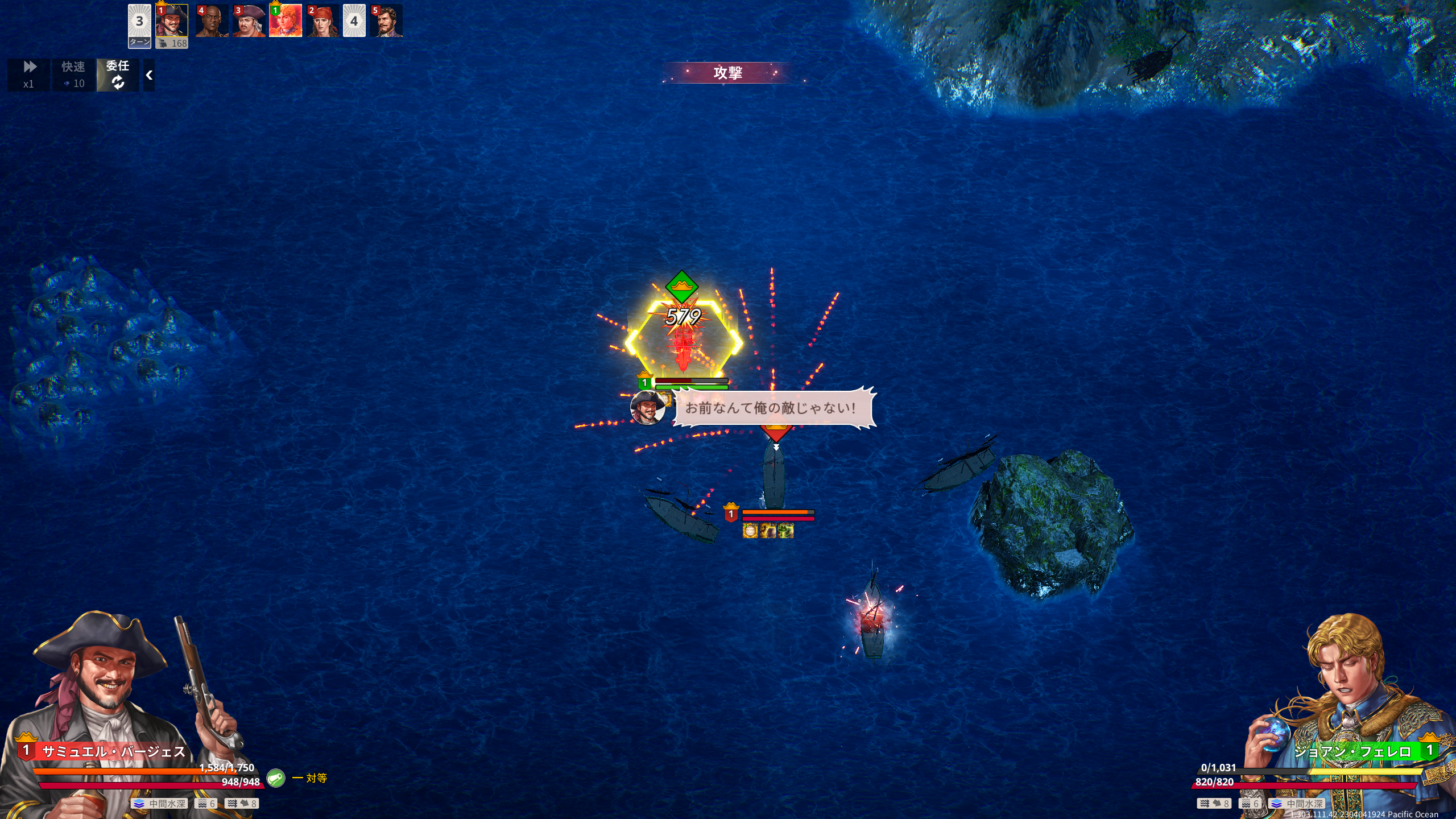Activate the 快速 quick battle button
This screenshot has width=1456, height=819.
click(x=73, y=75)
